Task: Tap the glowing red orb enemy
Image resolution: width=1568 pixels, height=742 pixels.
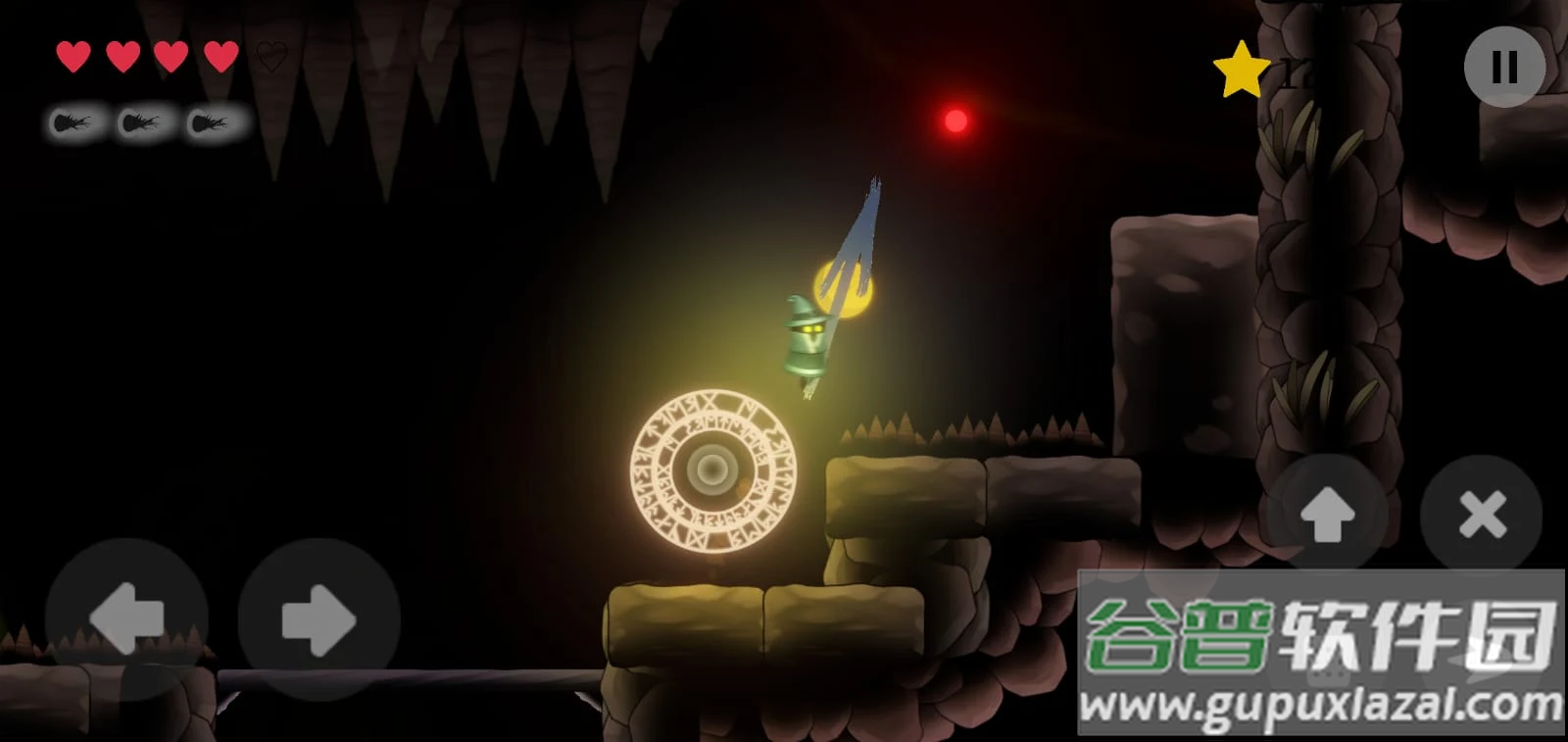Action: (x=955, y=120)
